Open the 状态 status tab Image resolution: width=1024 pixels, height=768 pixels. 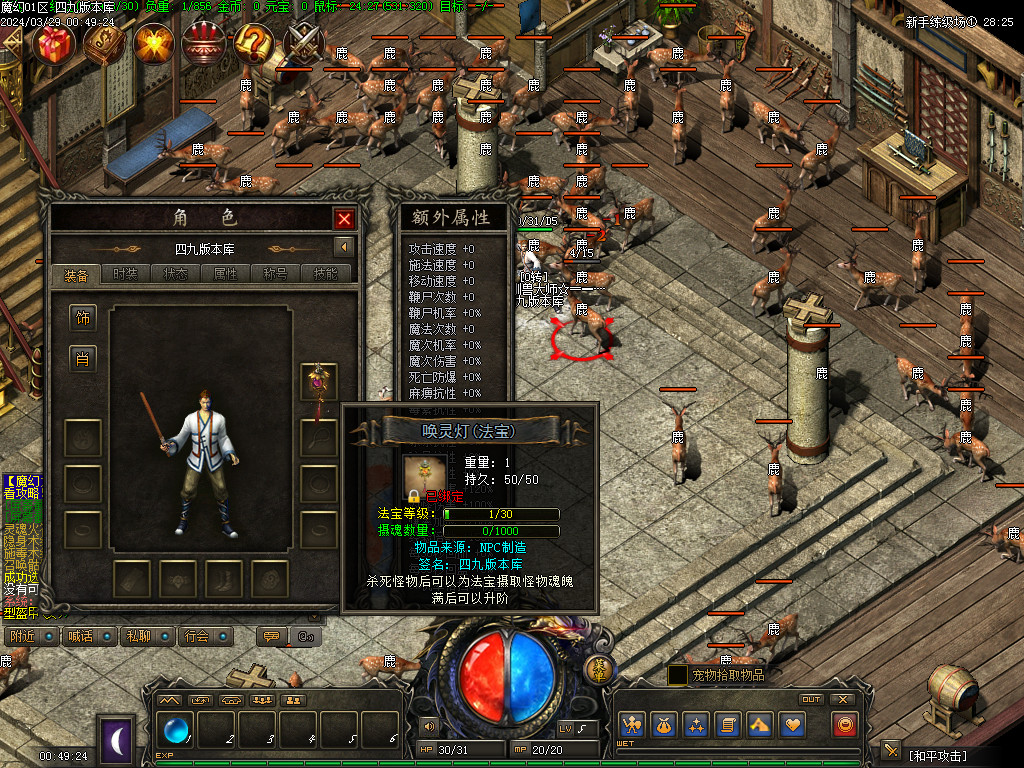(x=175, y=274)
